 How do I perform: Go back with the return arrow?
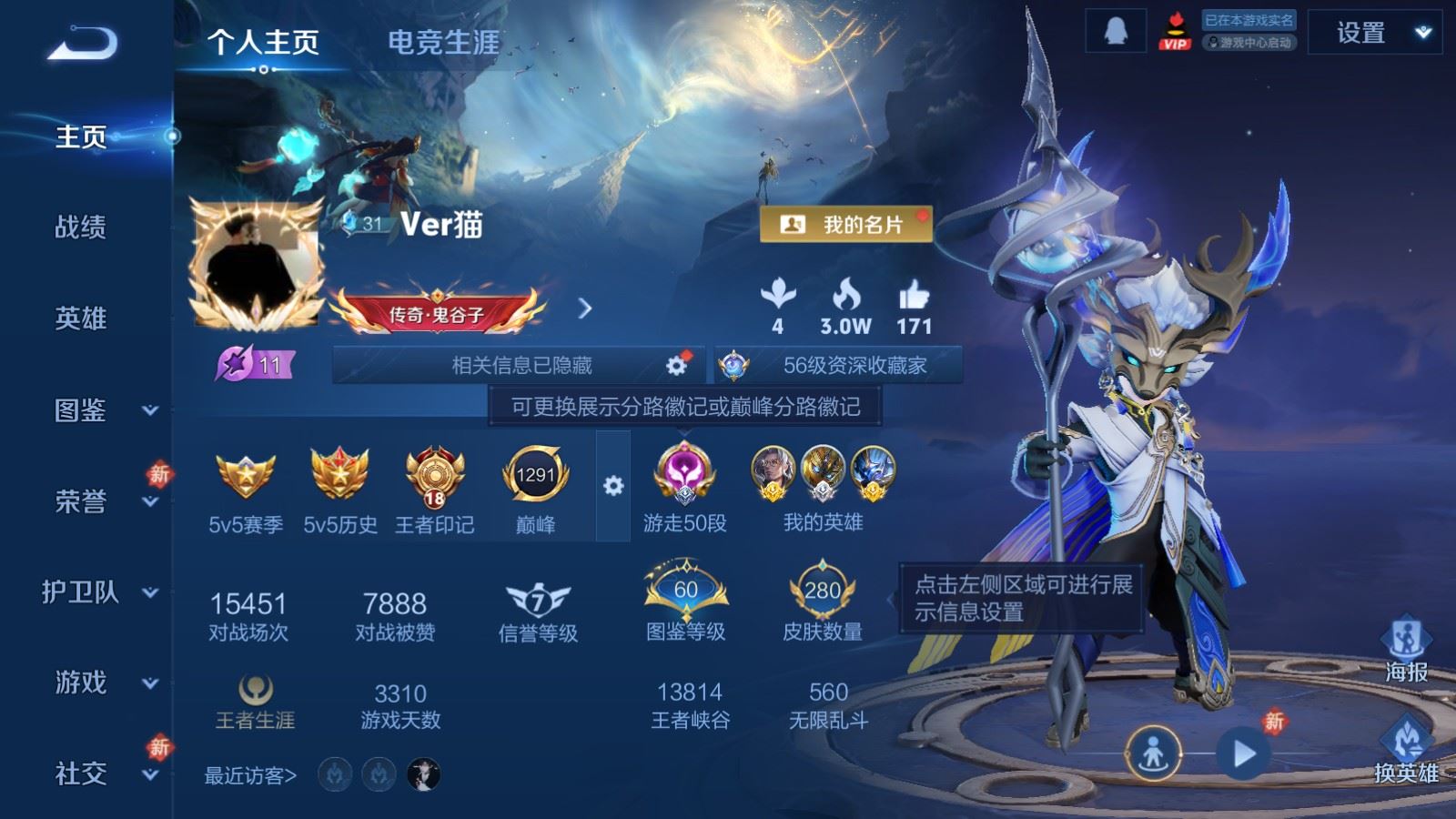coord(82,43)
